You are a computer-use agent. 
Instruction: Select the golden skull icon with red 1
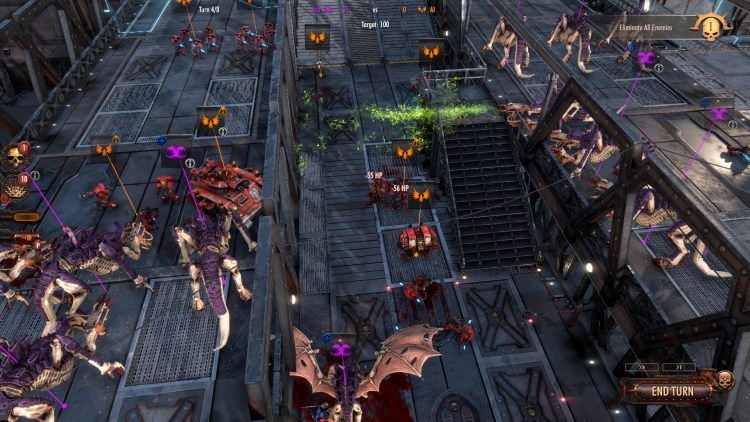click(x=16, y=157)
